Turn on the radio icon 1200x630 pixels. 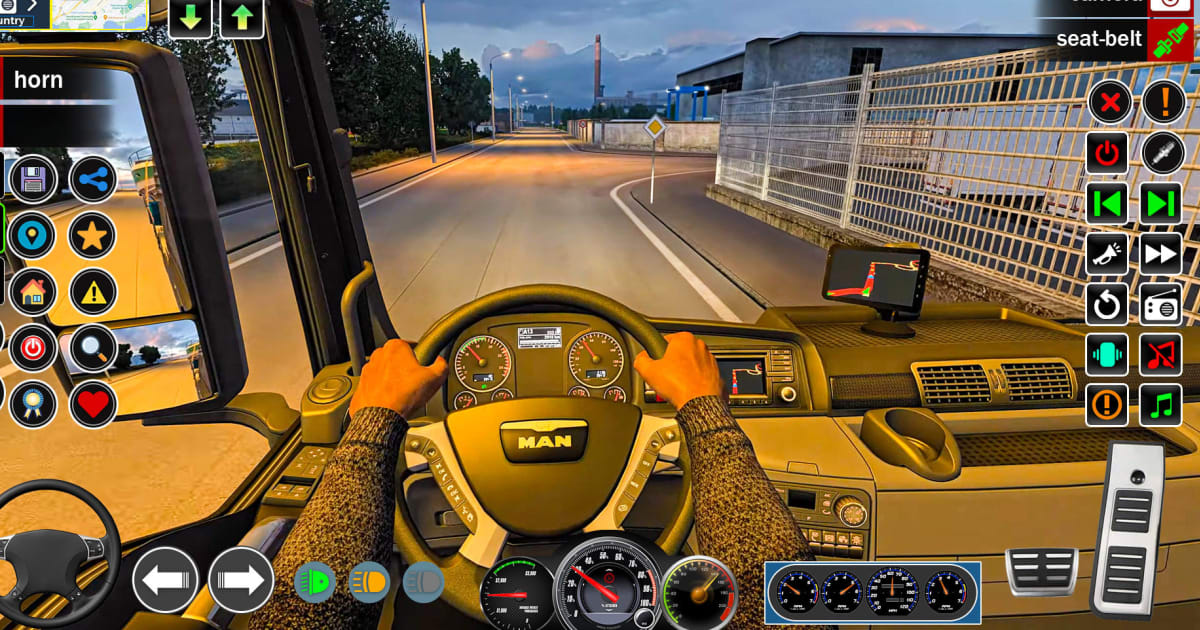point(1161,304)
